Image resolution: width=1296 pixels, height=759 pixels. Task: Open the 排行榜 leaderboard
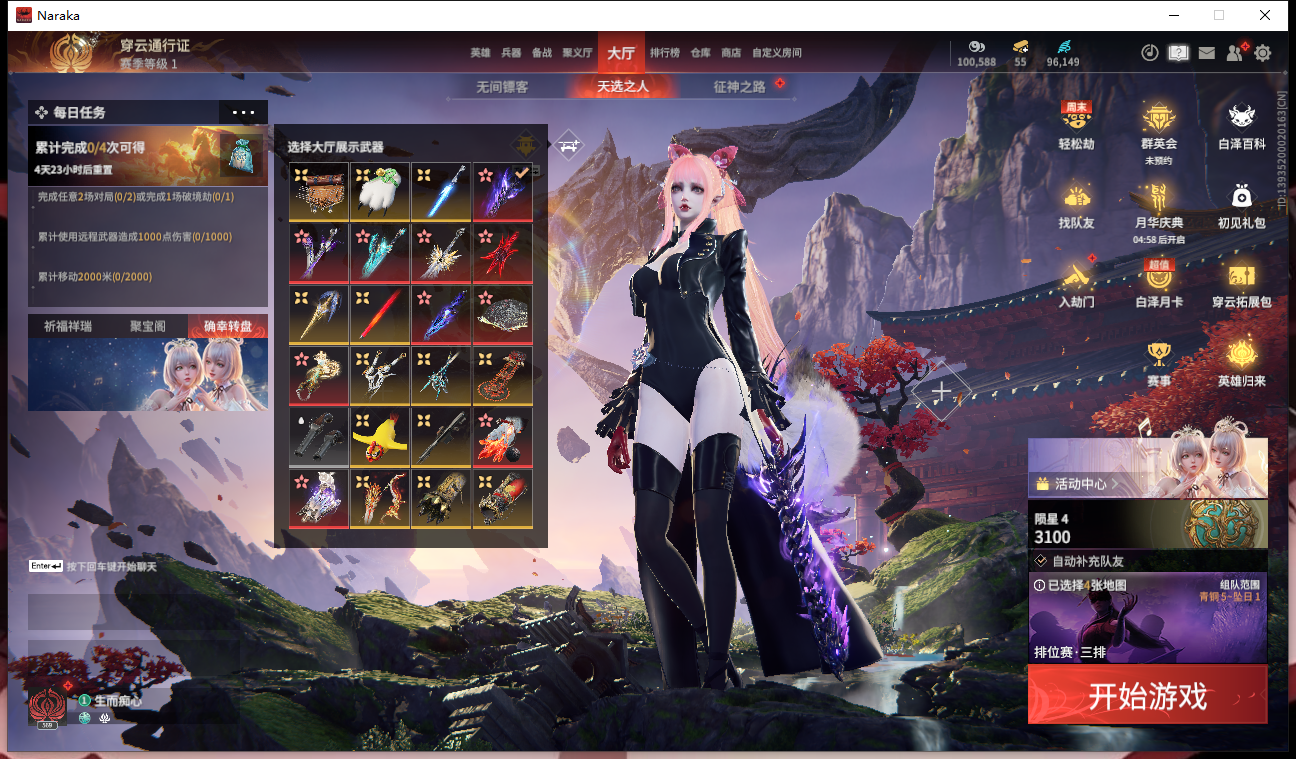point(665,53)
